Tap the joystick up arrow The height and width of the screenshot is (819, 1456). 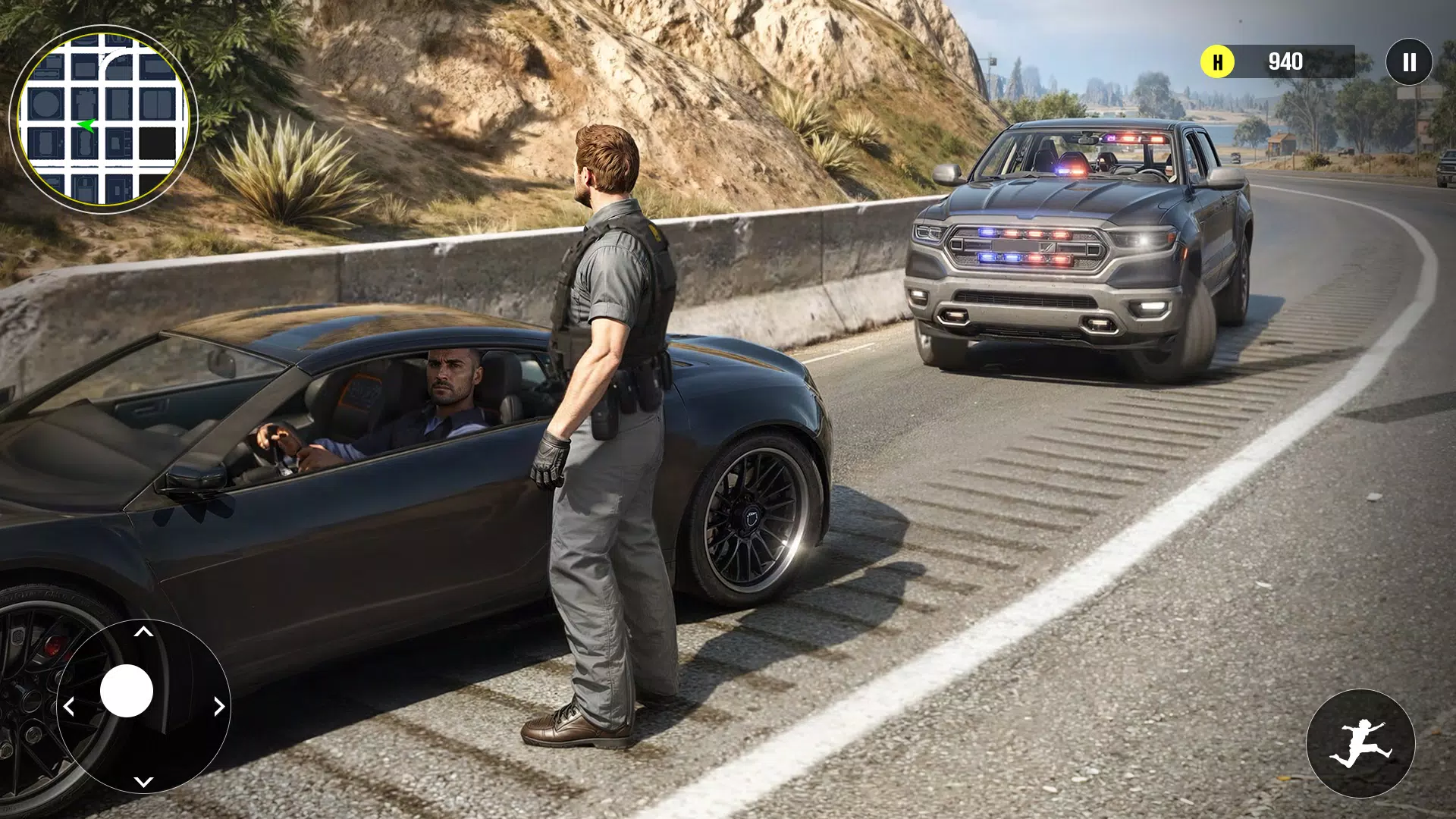tap(143, 632)
